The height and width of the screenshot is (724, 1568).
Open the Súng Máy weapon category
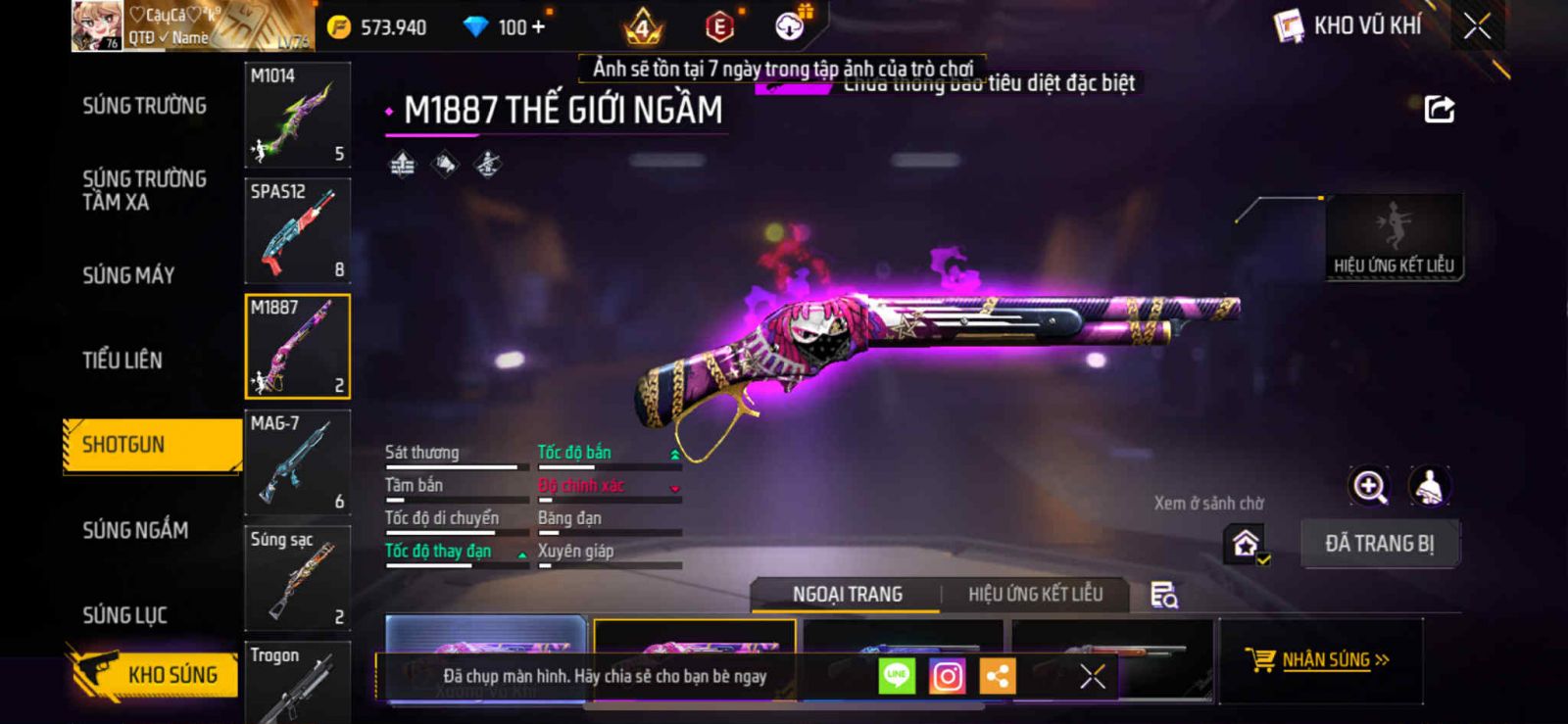coord(128,275)
